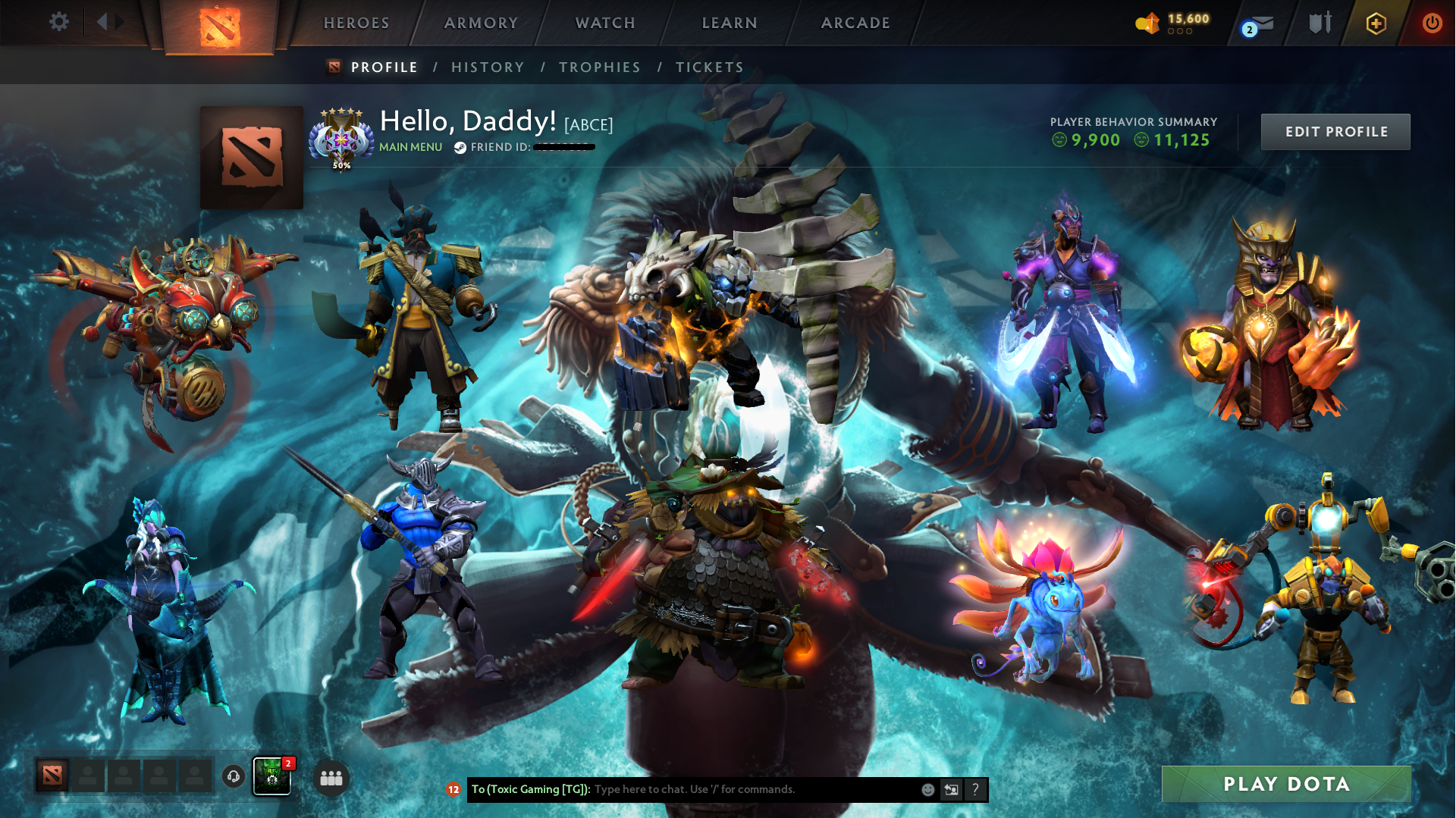Open the ARCADE menu
The image size is (1456, 818).
click(x=855, y=23)
